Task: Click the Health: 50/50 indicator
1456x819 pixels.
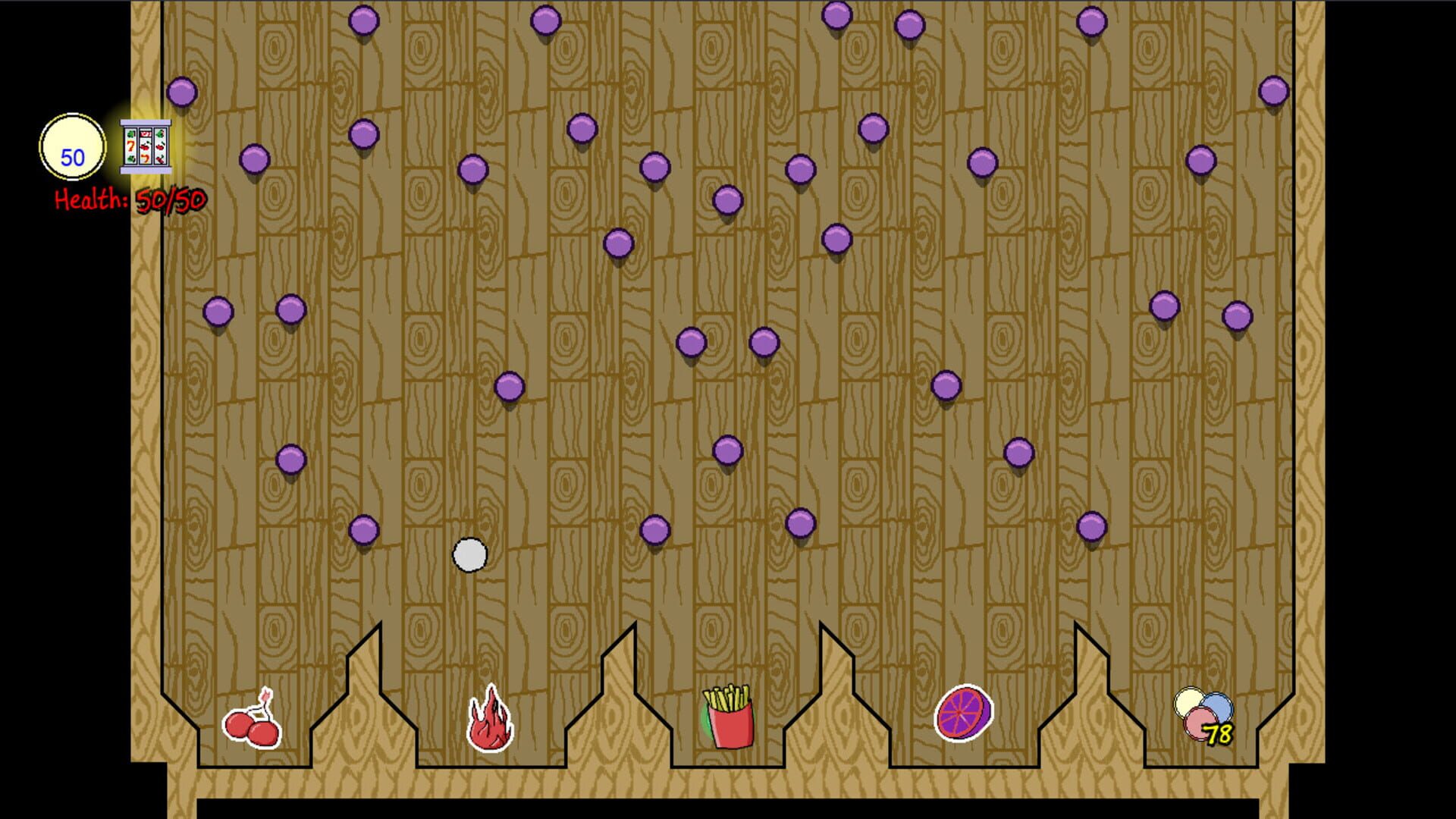Action: [129, 199]
